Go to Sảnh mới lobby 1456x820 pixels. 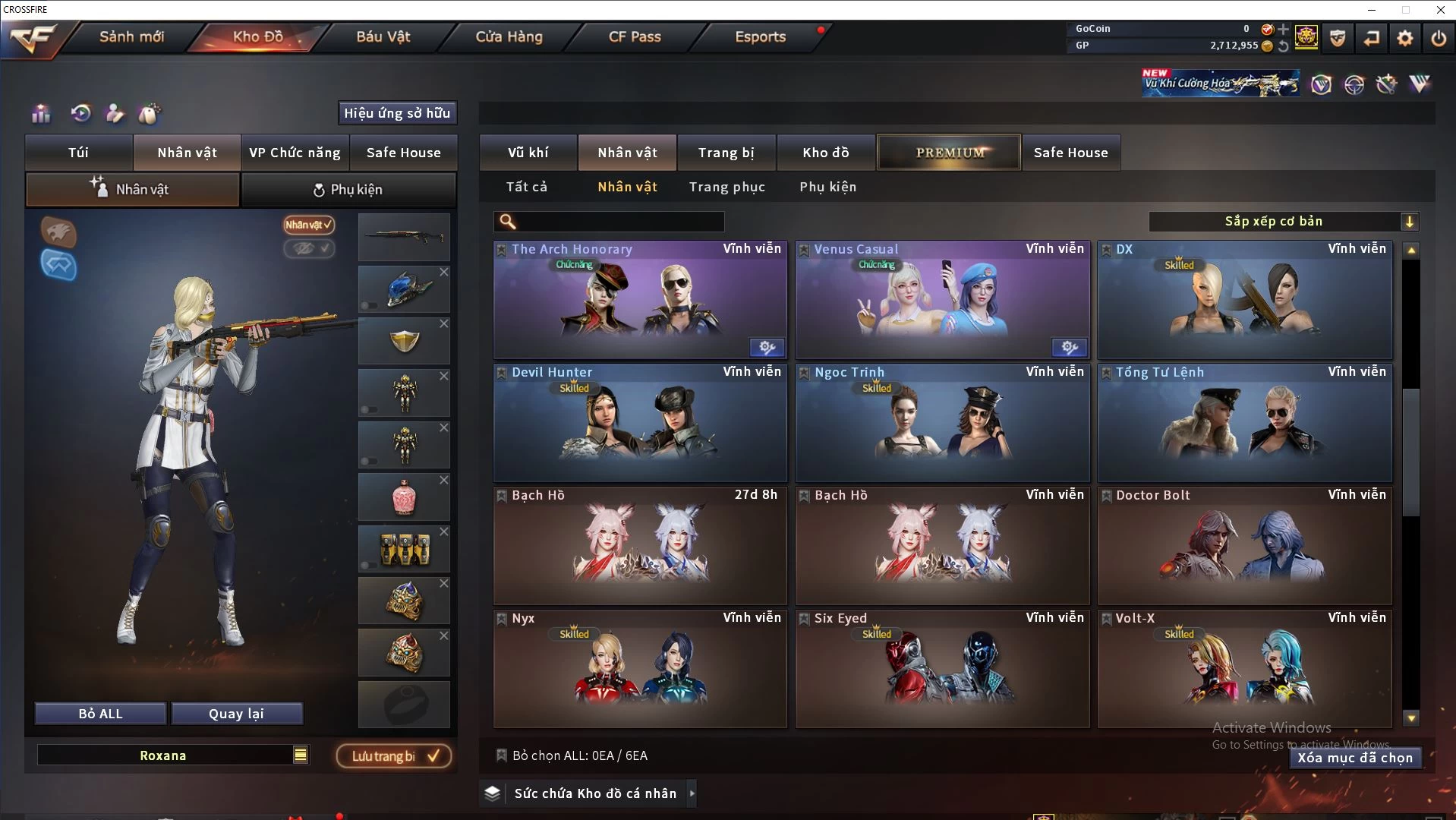pyautogui.click(x=131, y=36)
